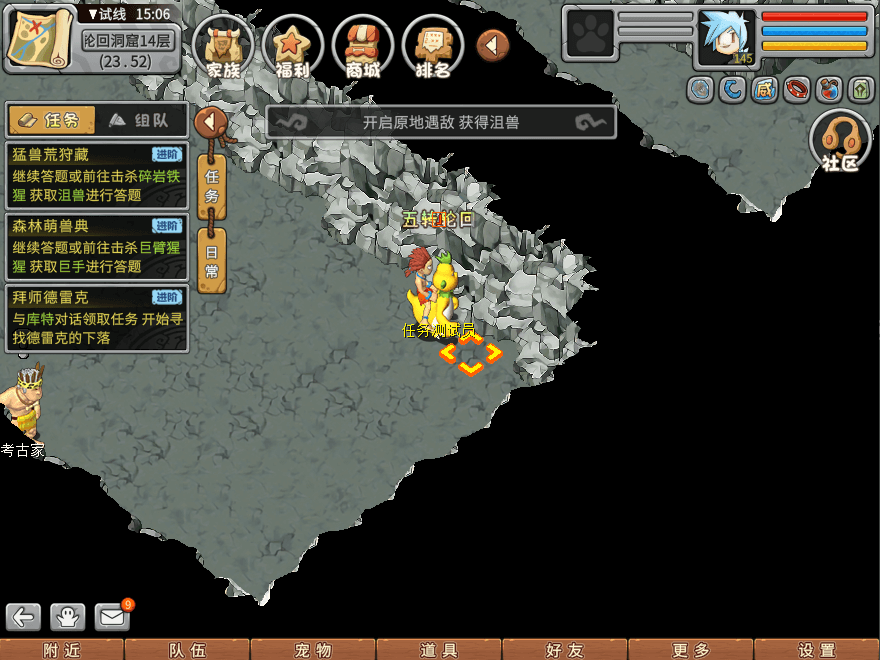Open the 道具 items menu

pyautogui.click(x=439, y=650)
